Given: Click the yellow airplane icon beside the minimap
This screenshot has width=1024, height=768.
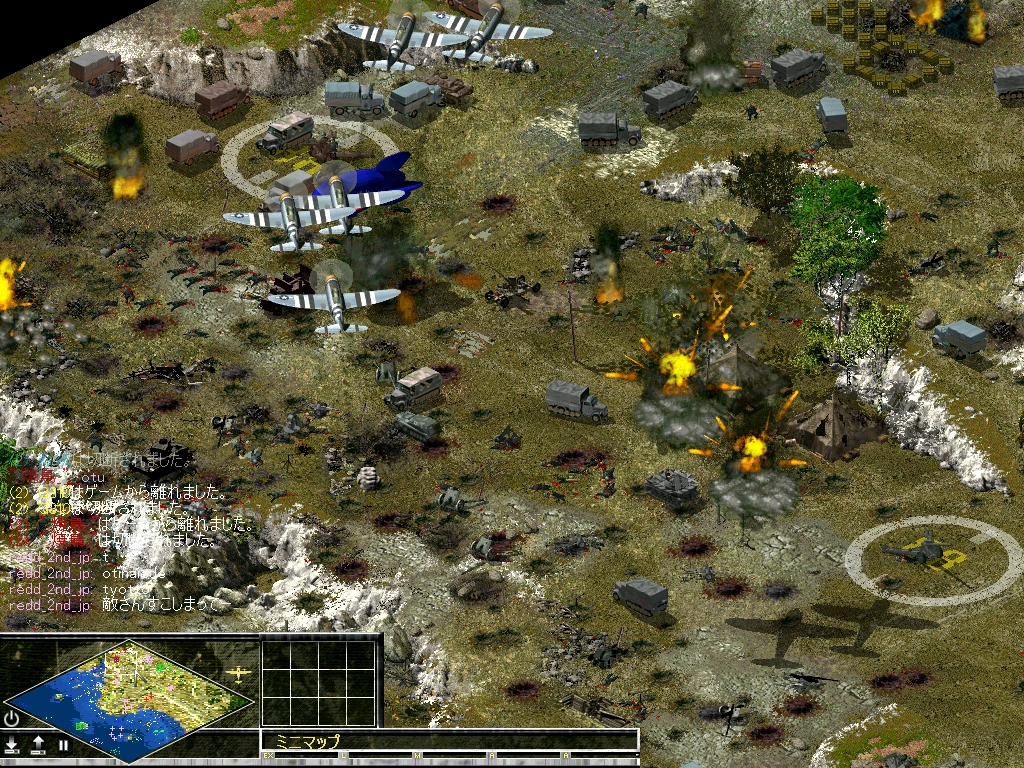Looking at the screenshot, I should (239, 673).
